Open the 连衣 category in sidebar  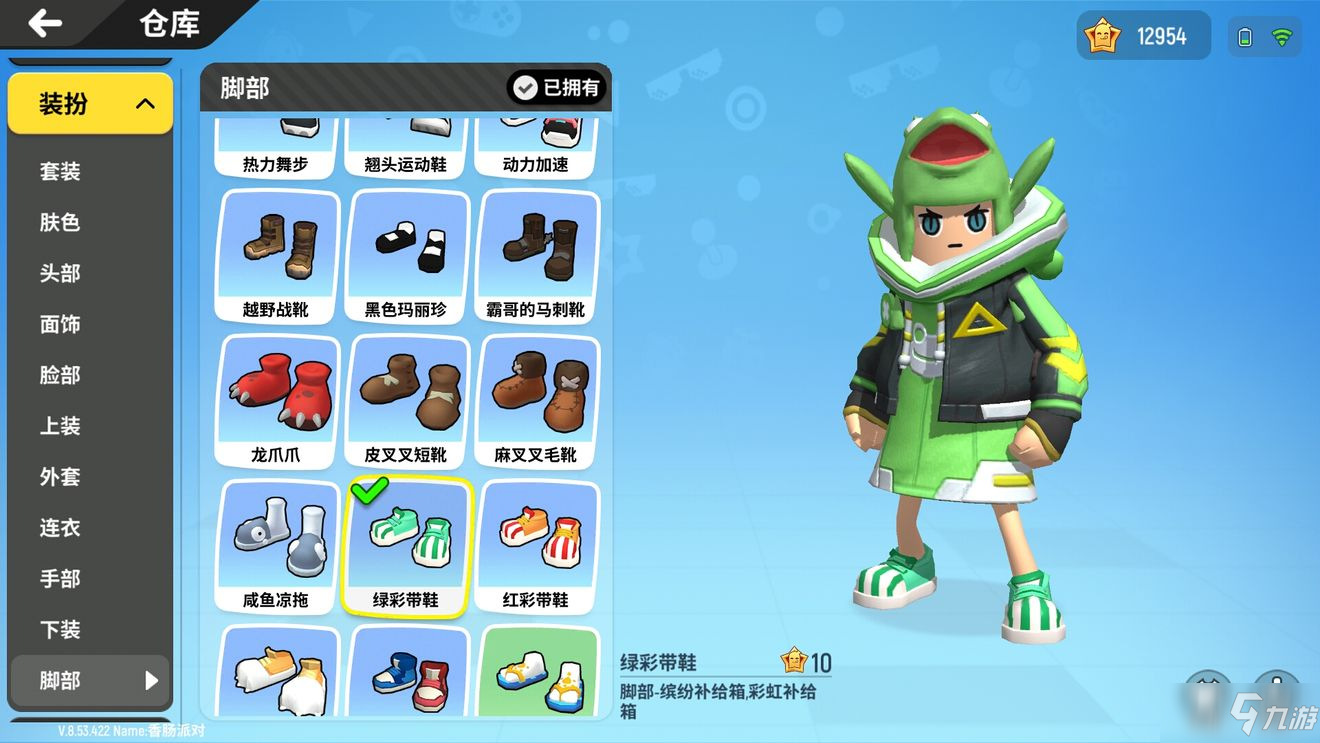(58, 528)
